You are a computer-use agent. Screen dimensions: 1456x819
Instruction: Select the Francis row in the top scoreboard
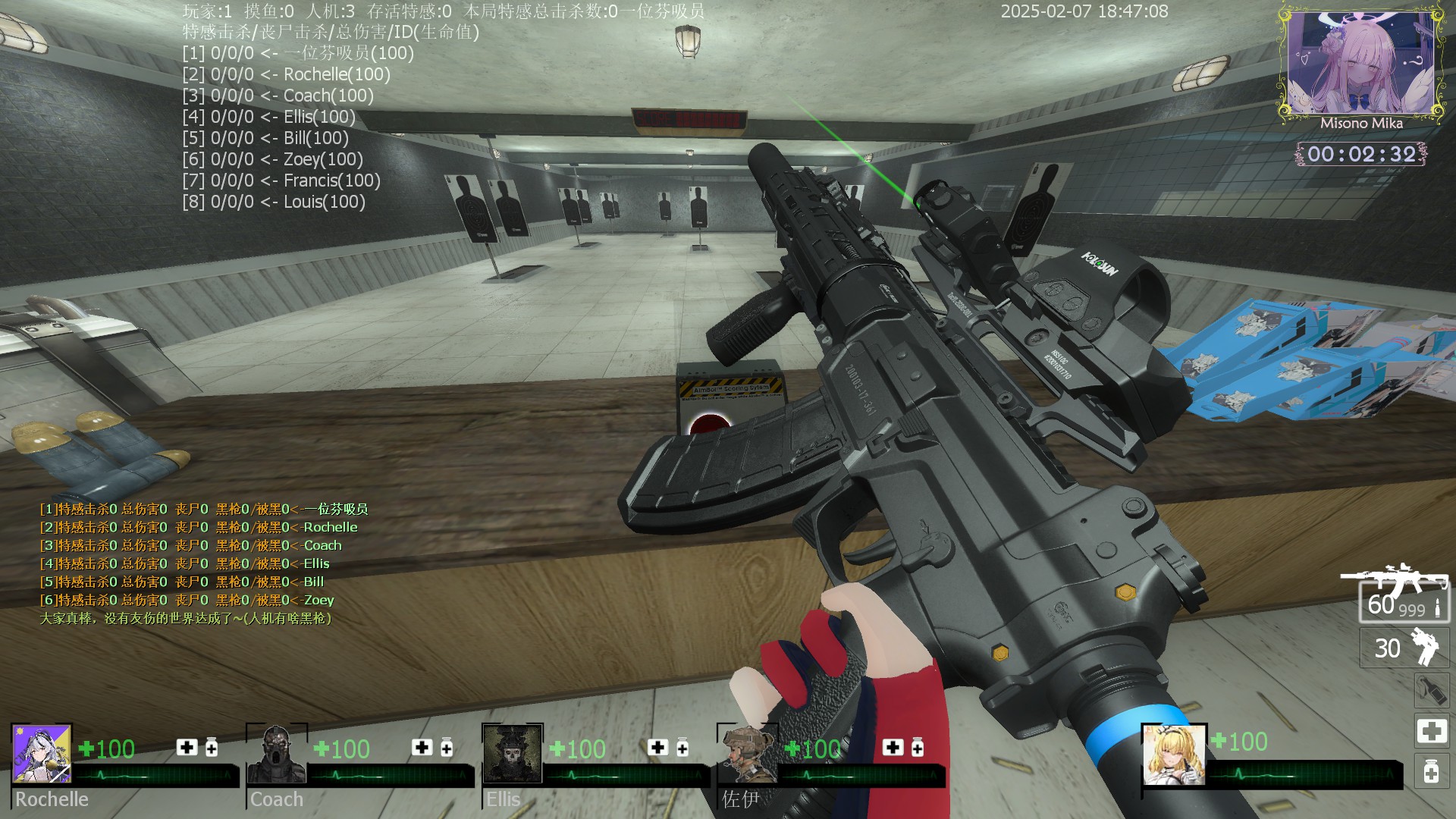pos(281,180)
